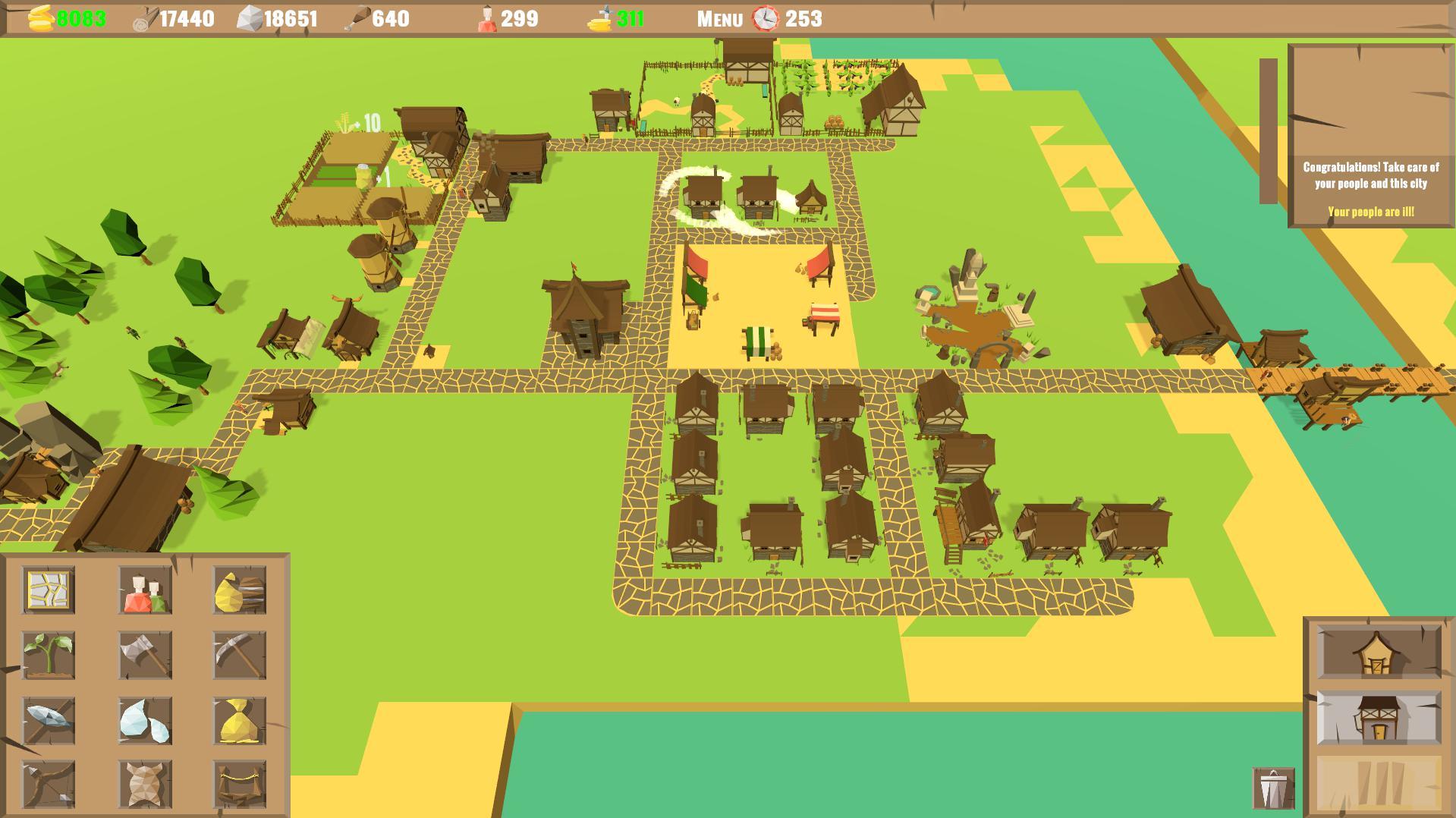The height and width of the screenshot is (818, 1456).
Task: Select the cobblestone road build category
Action: pos(48,590)
